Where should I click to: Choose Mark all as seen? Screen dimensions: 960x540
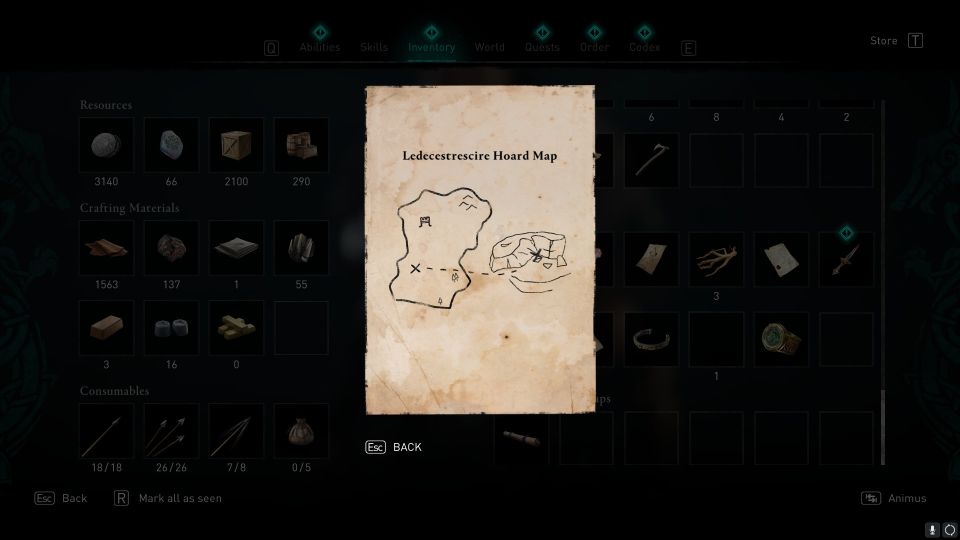(180, 498)
